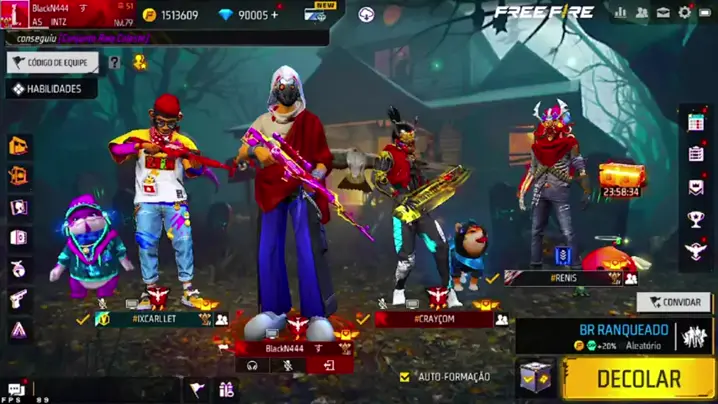Open the Código de Equipe panel

(x=52, y=62)
